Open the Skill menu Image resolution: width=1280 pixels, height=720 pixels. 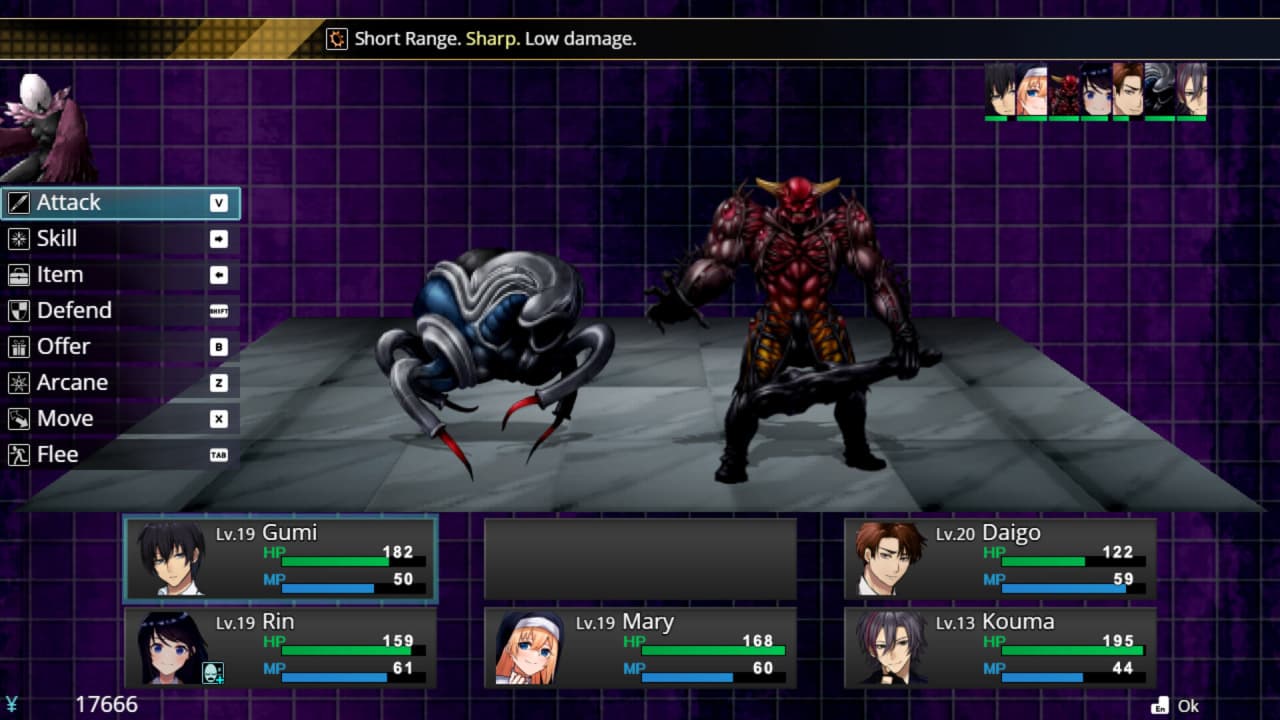pyautogui.click(x=120, y=239)
